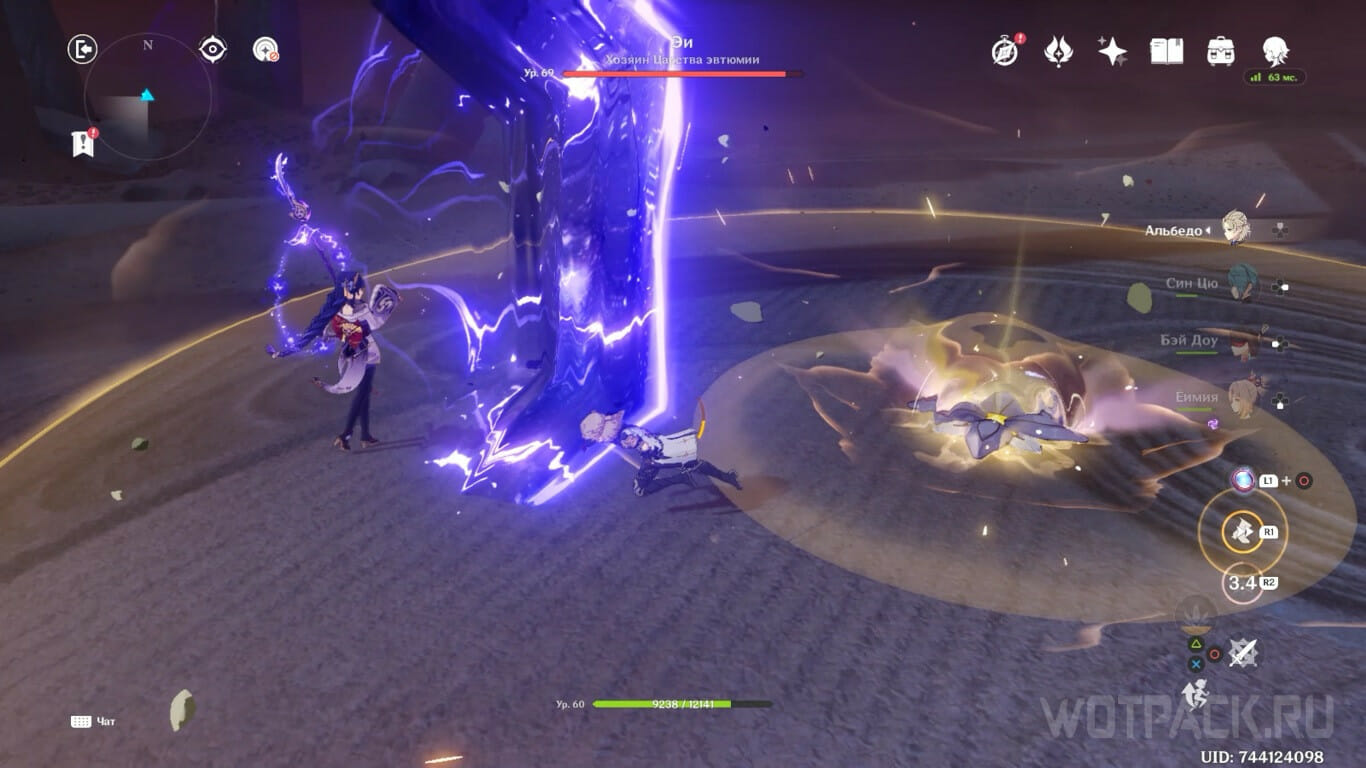Select party member Альбедо
The image size is (1366, 768).
(1235, 229)
